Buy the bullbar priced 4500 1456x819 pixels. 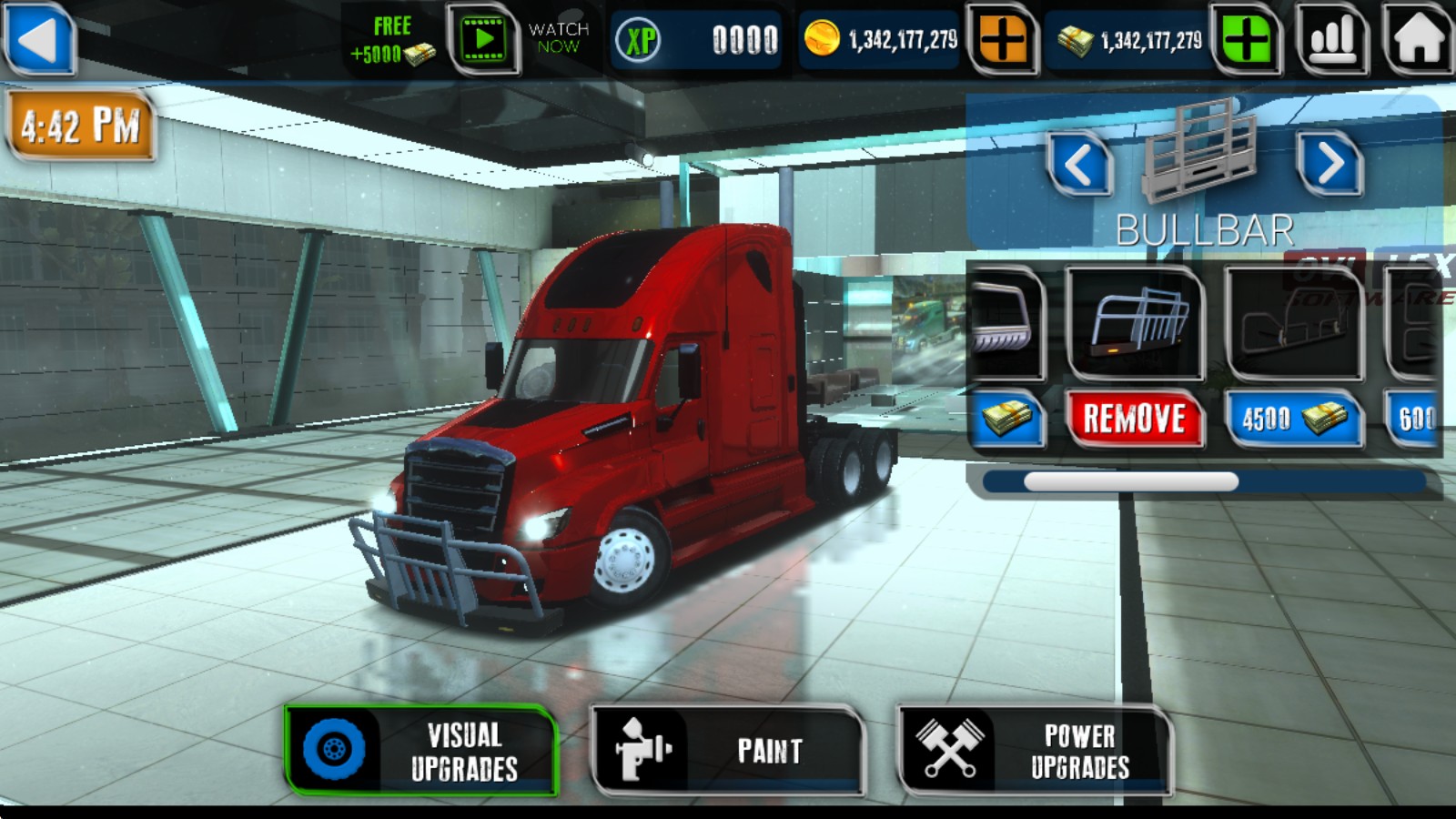point(1293,420)
